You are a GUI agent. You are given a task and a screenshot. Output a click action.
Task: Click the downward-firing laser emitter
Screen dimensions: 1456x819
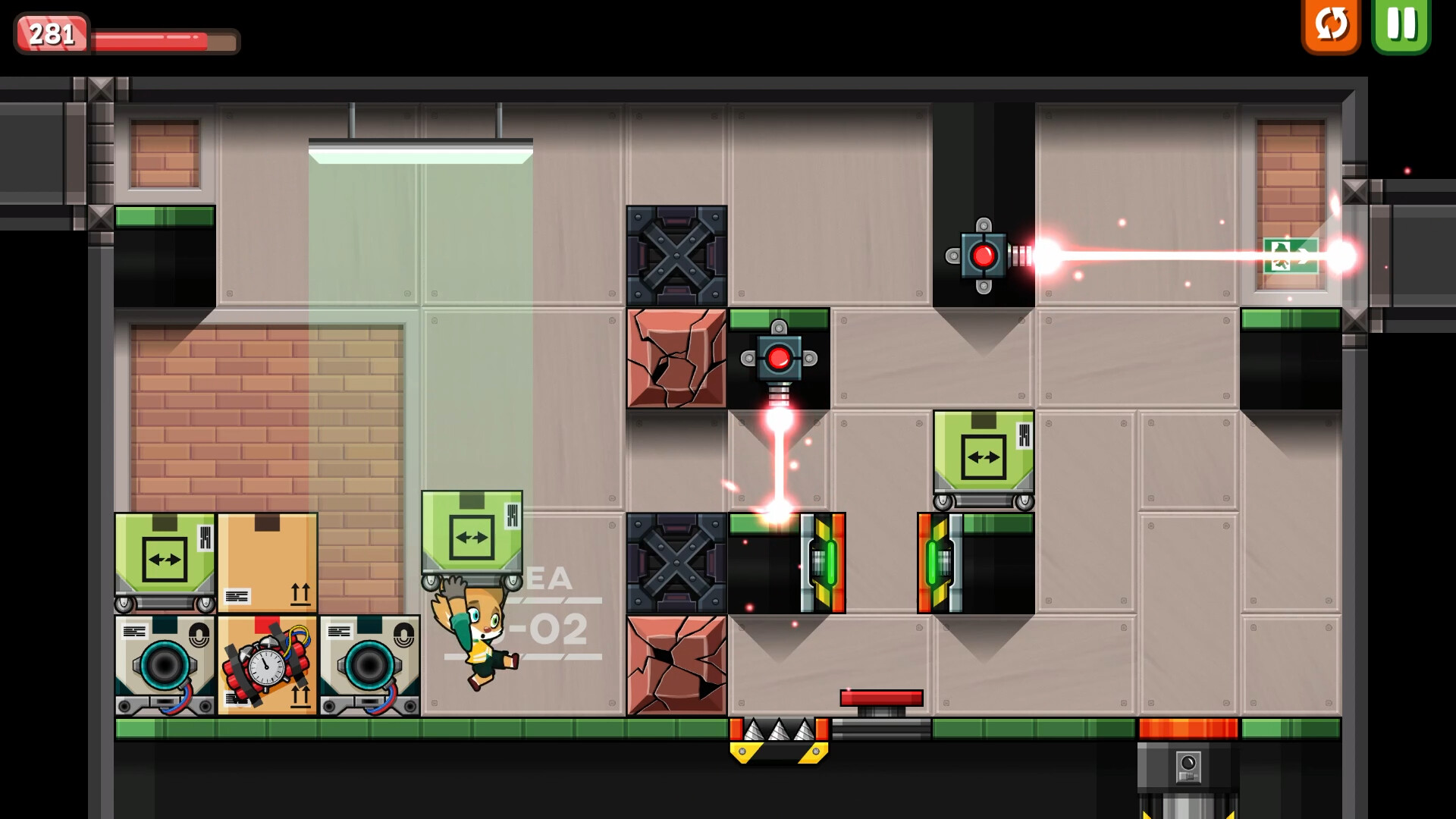[x=778, y=356]
